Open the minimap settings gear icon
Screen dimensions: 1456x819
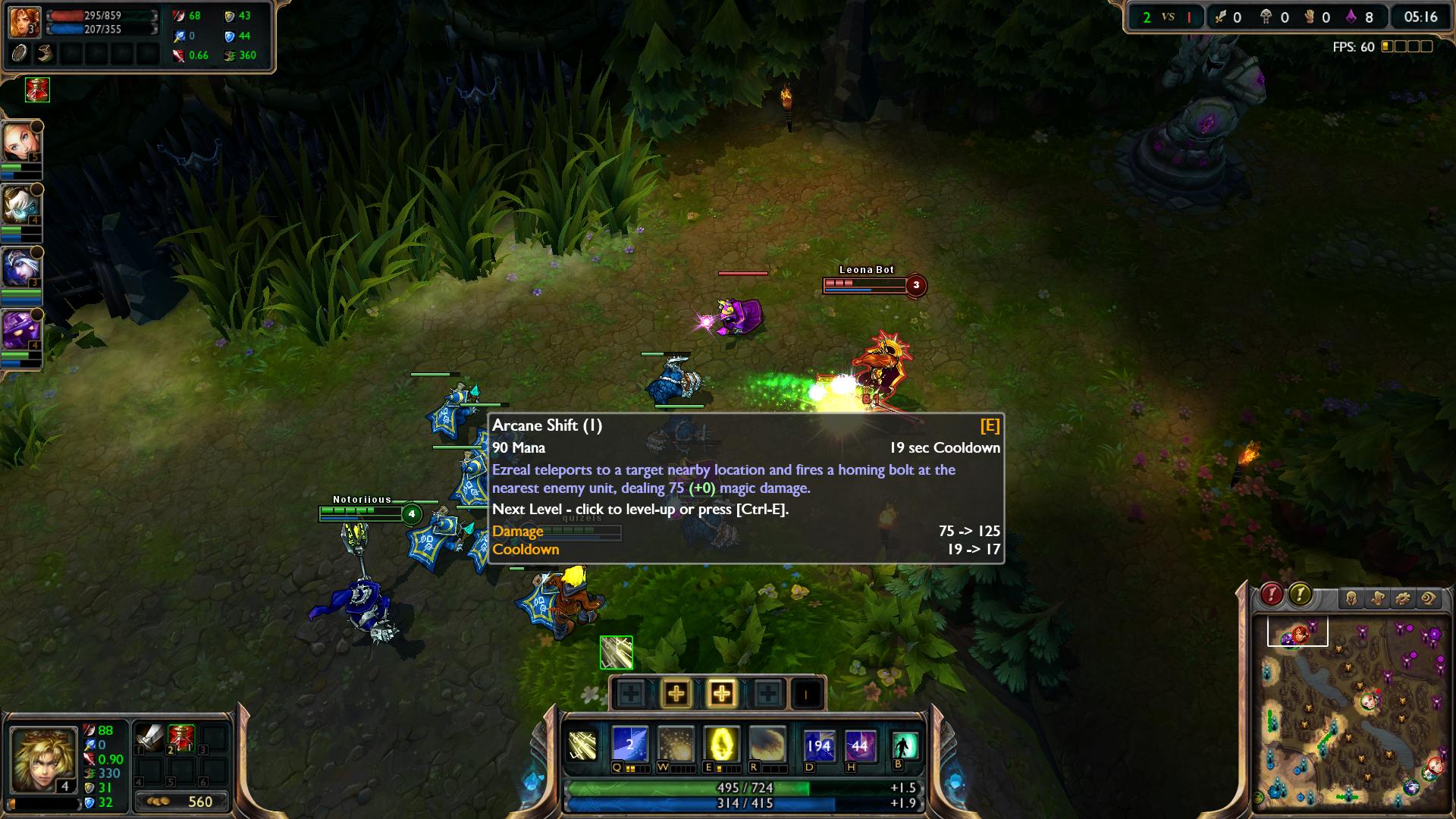(1402, 598)
